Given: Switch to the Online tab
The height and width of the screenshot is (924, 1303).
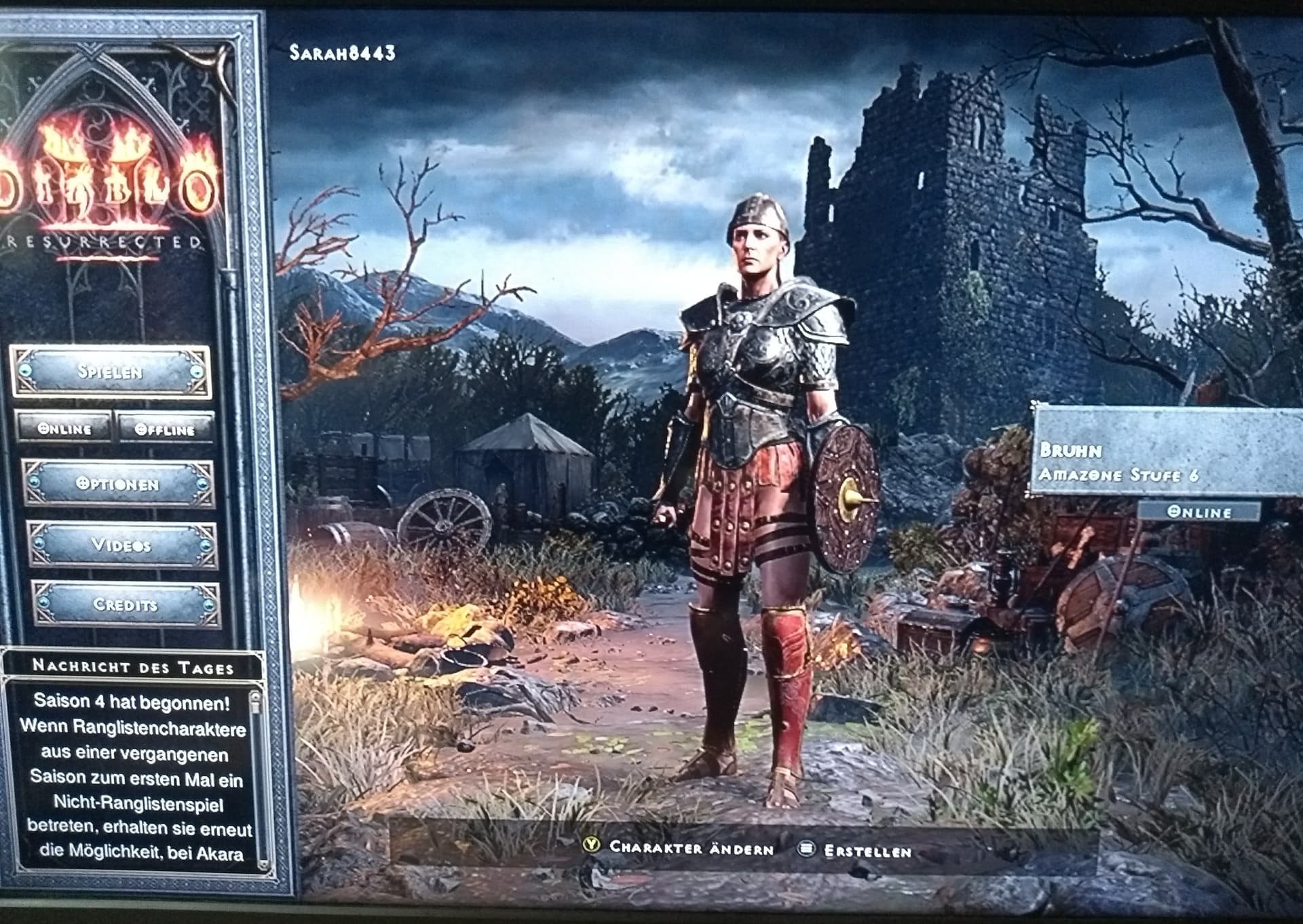Looking at the screenshot, I should point(64,429).
